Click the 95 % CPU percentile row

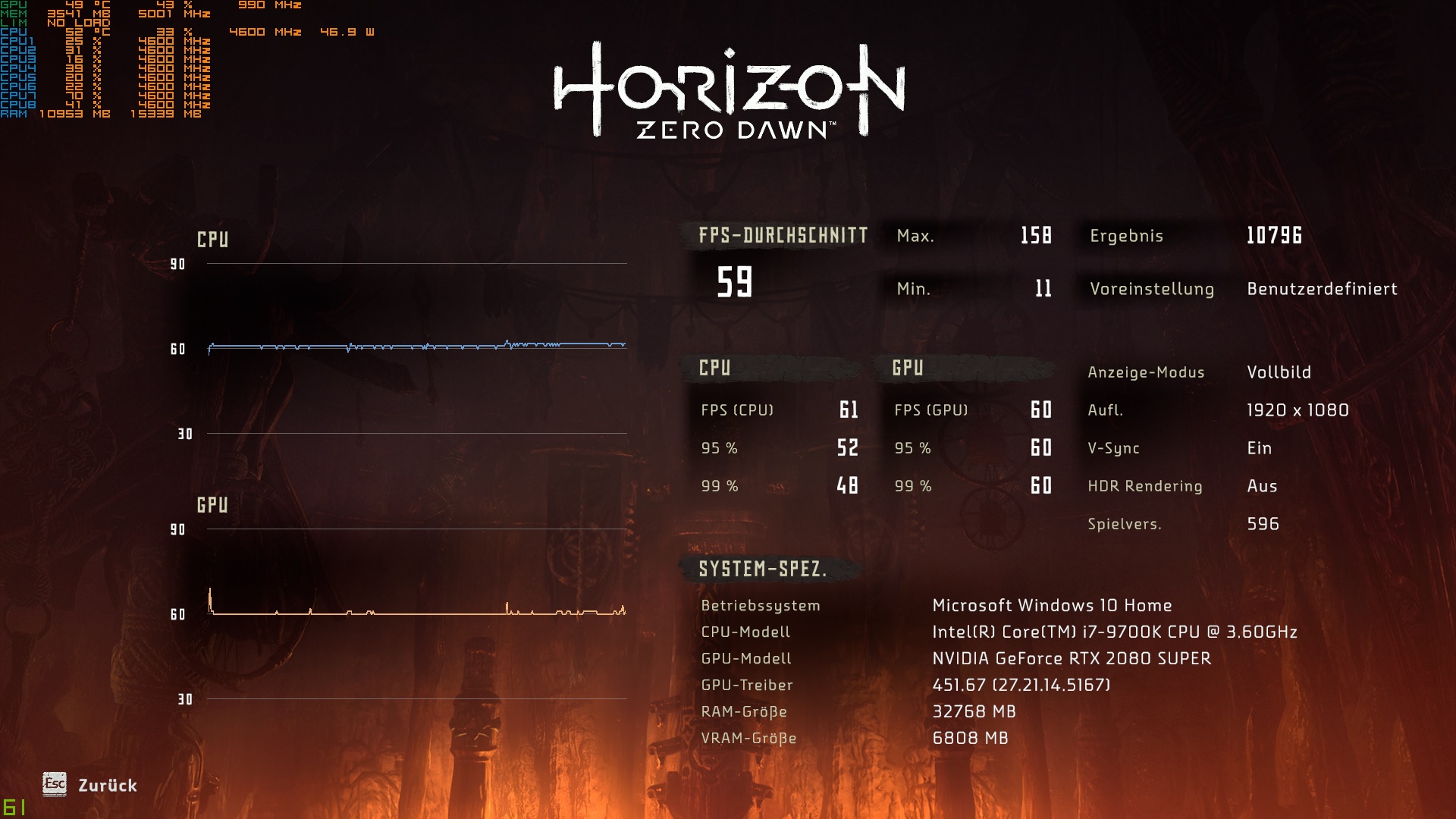(x=781, y=448)
